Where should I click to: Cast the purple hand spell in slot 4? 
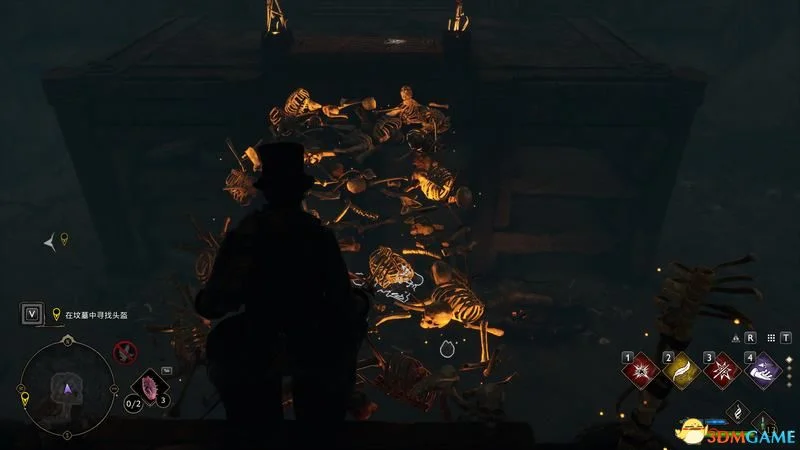765,370
